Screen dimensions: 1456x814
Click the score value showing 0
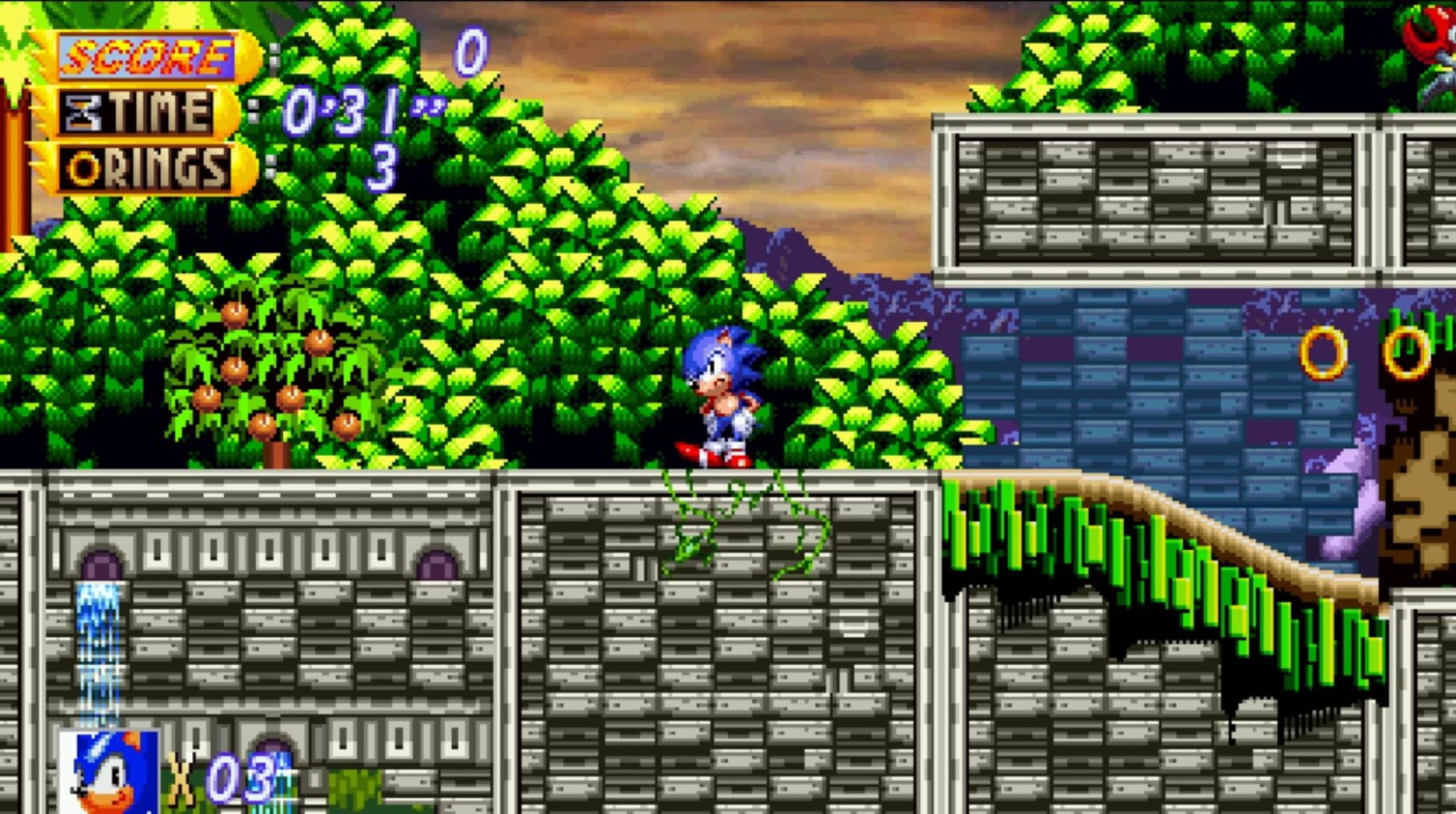click(x=470, y=52)
